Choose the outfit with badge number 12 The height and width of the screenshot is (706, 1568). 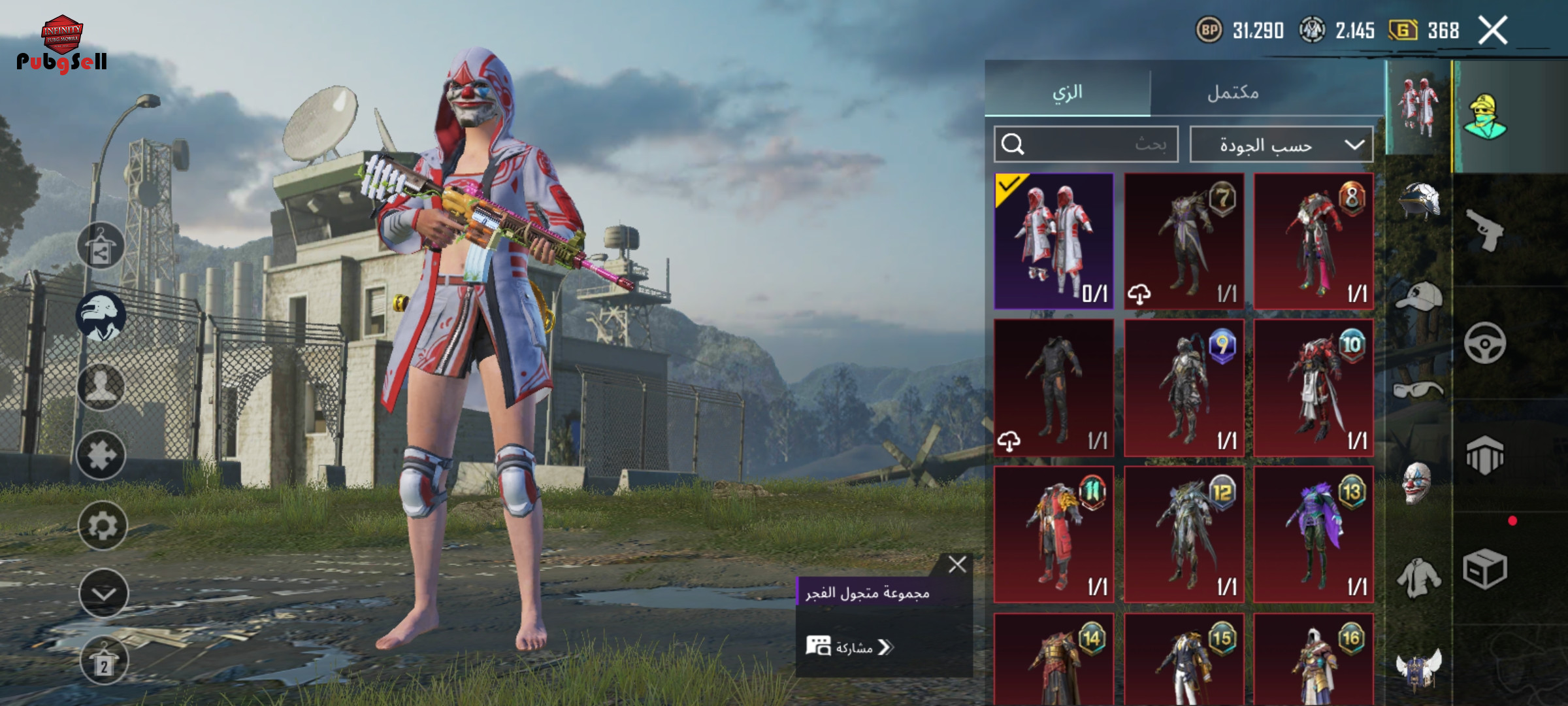(x=1184, y=534)
